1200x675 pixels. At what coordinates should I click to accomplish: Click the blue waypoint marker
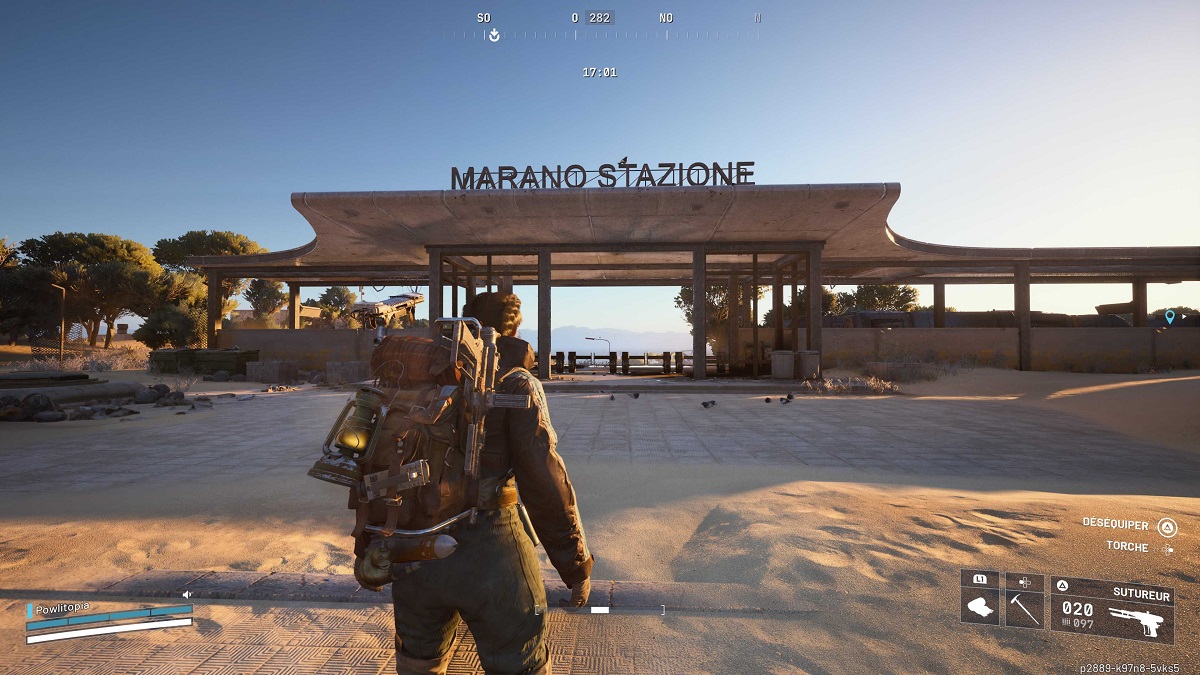(1170, 317)
